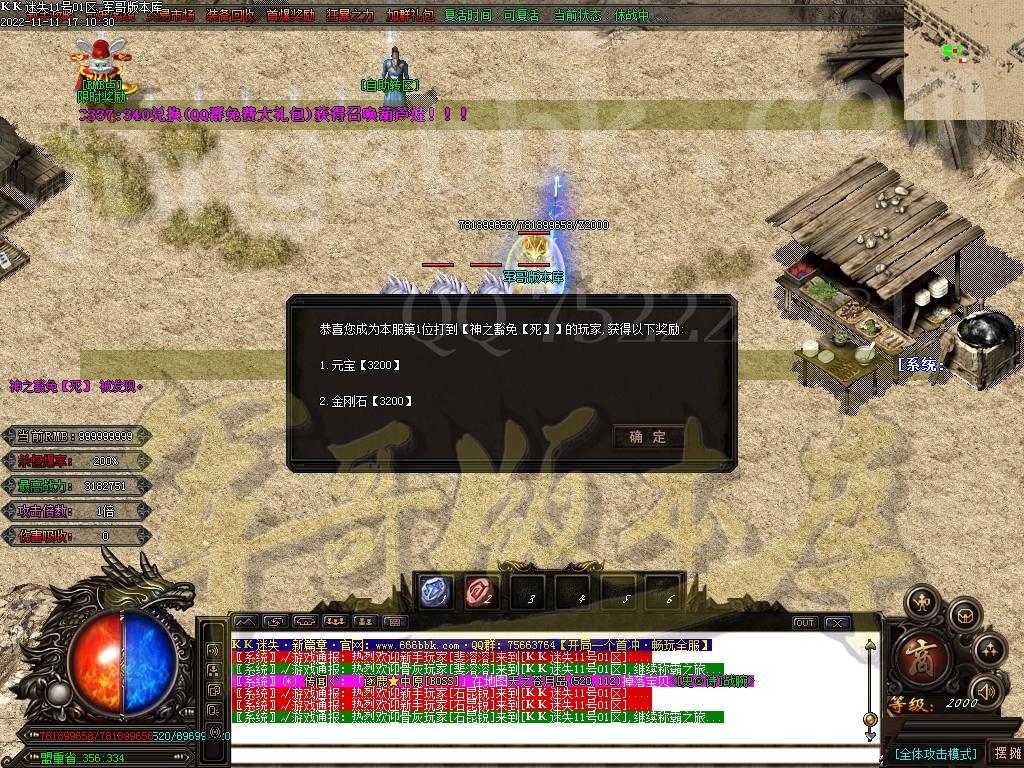Switch the 全体攻击模式 attack mode
The height and width of the screenshot is (768, 1024).
(x=935, y=753)
